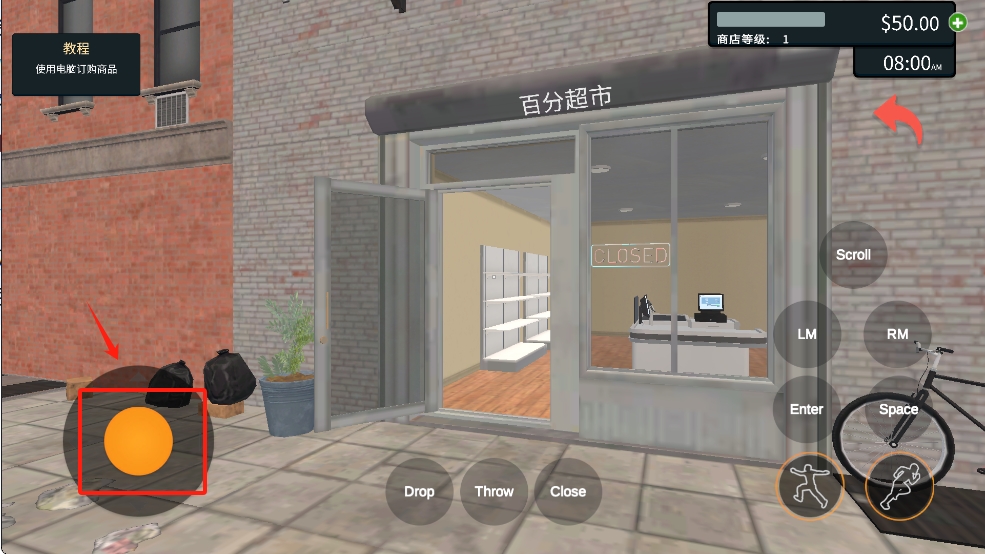
Task: Tap the Space jump button
Action: (898, 409)
